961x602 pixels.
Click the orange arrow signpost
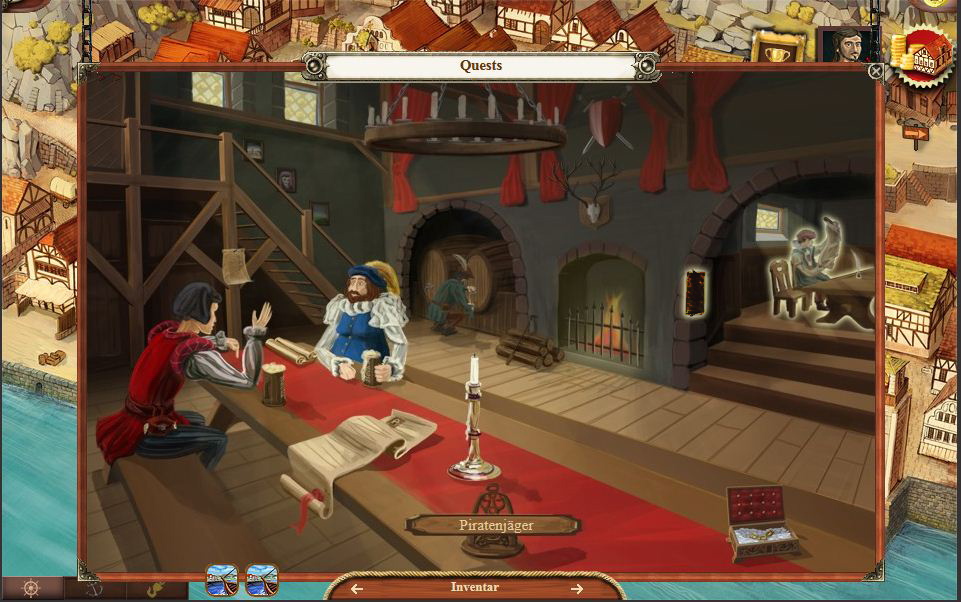tap(915, 131)
